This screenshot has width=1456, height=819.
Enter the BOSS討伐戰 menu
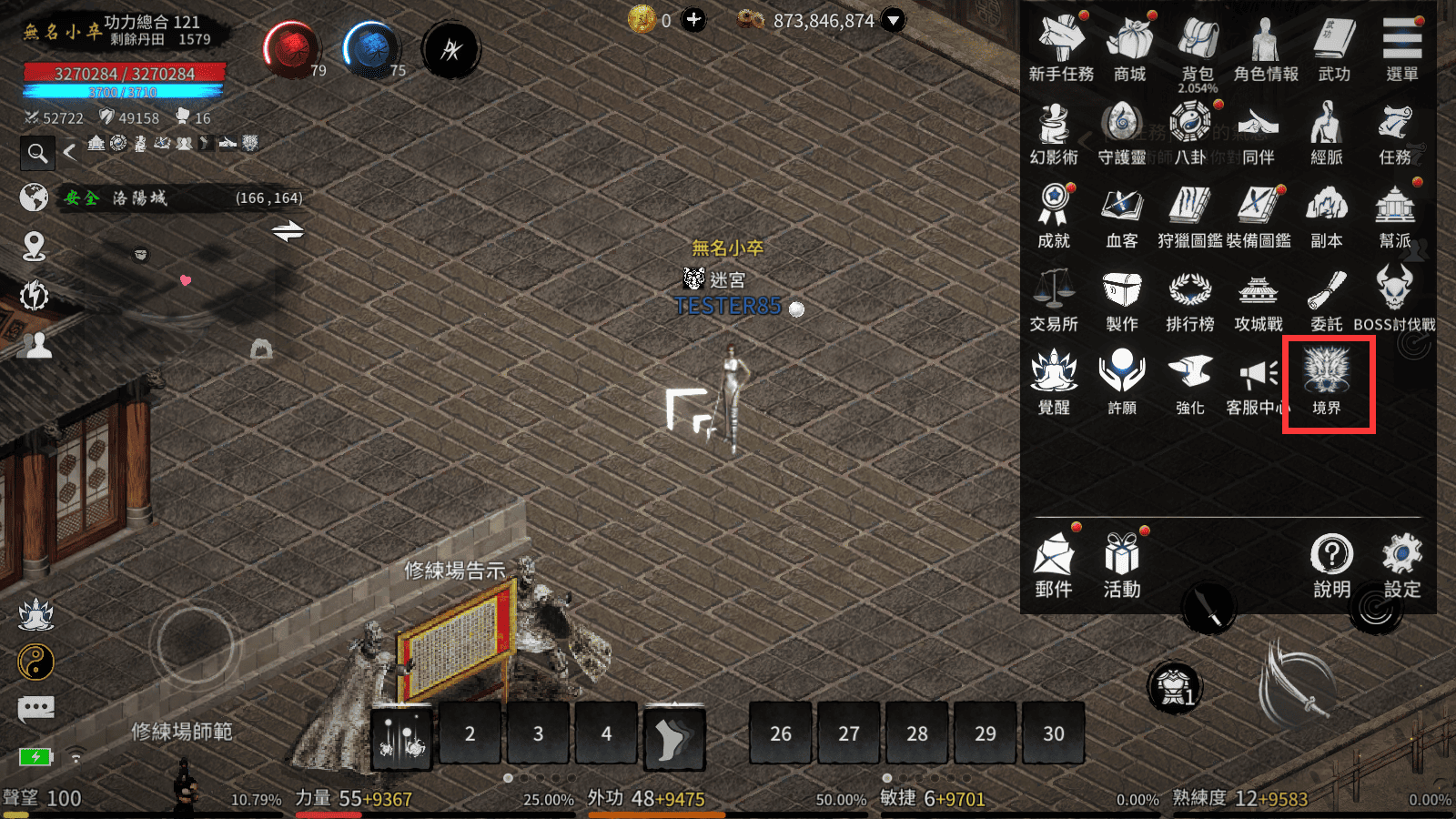(1394, 298)
